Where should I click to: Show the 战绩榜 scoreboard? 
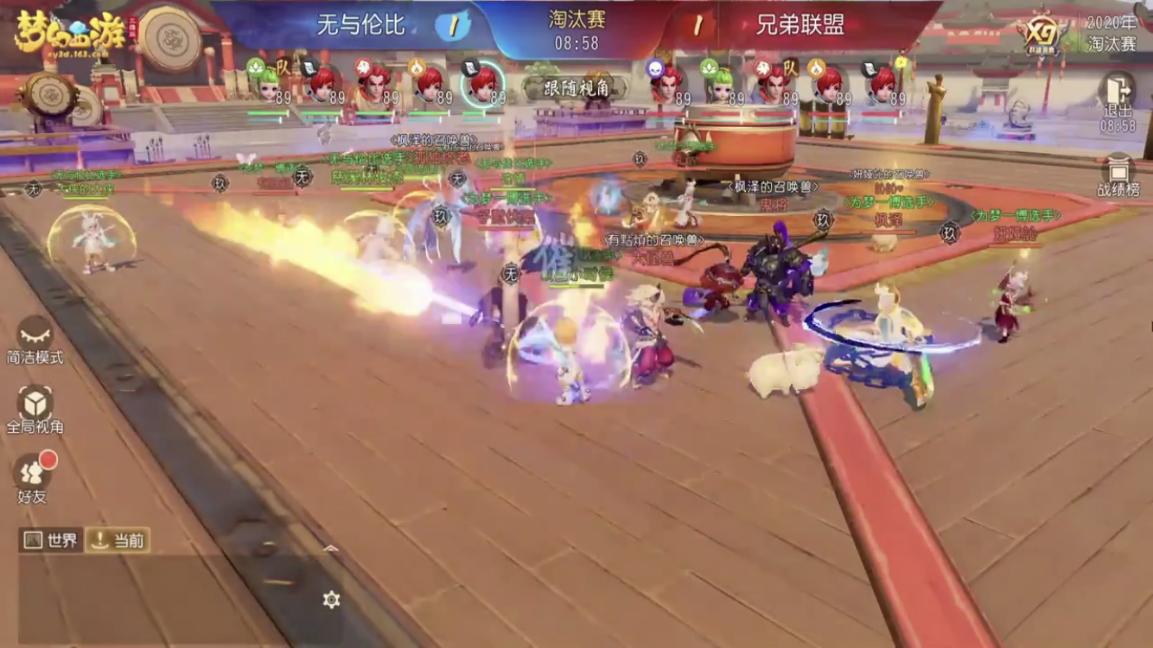(1118, 175)
